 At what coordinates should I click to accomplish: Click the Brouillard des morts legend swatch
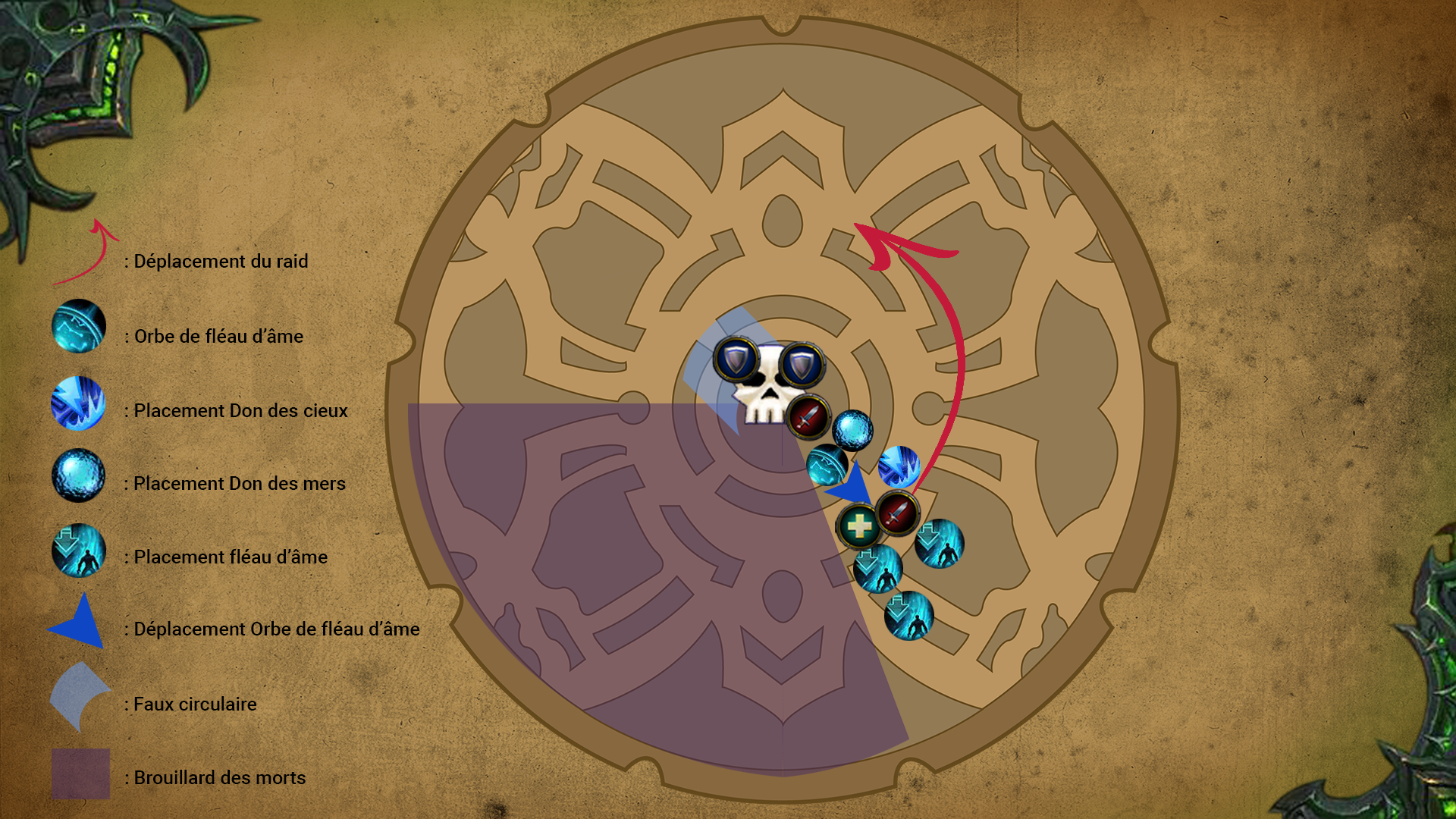[x=80, y=773]
